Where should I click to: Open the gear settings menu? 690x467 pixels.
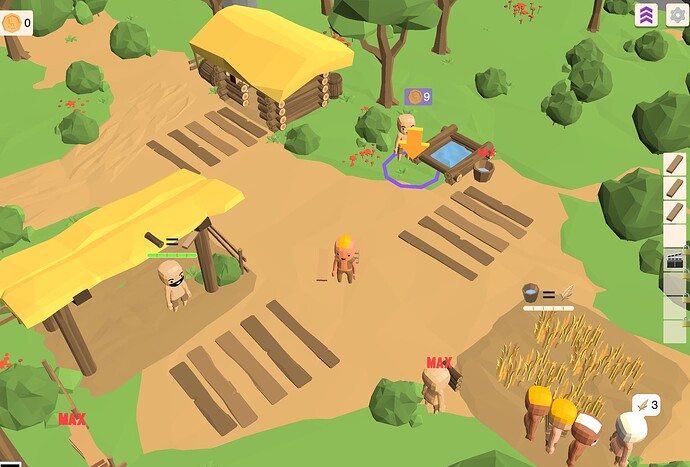tap(675, 14)
